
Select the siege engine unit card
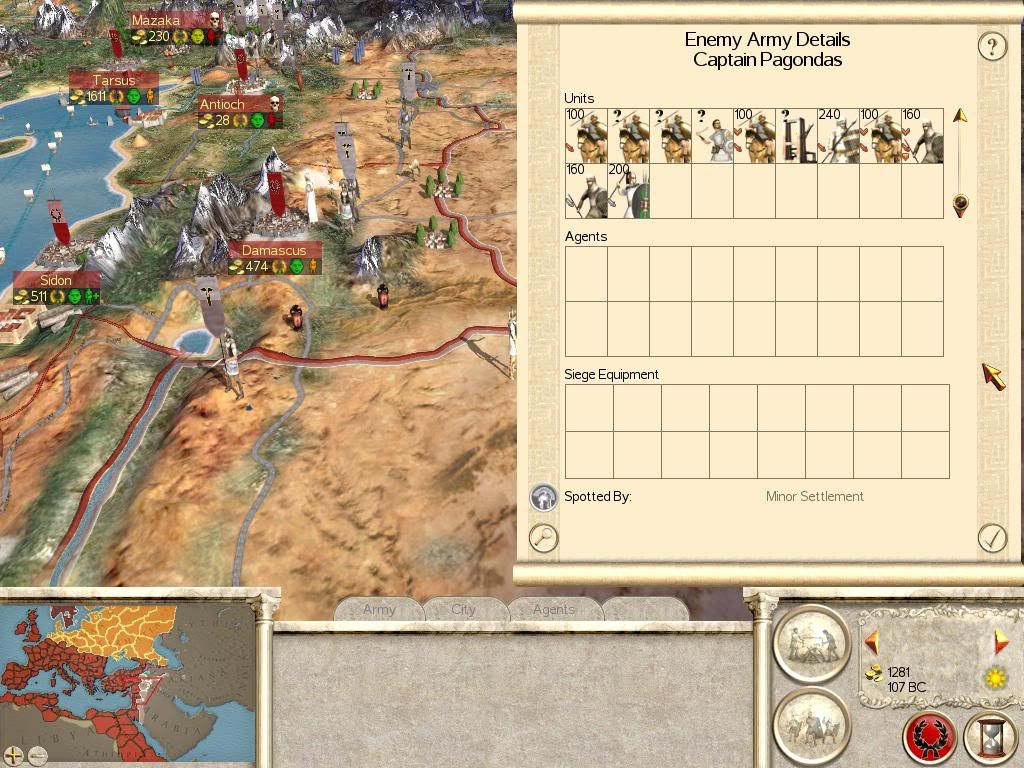pos(796,136)
